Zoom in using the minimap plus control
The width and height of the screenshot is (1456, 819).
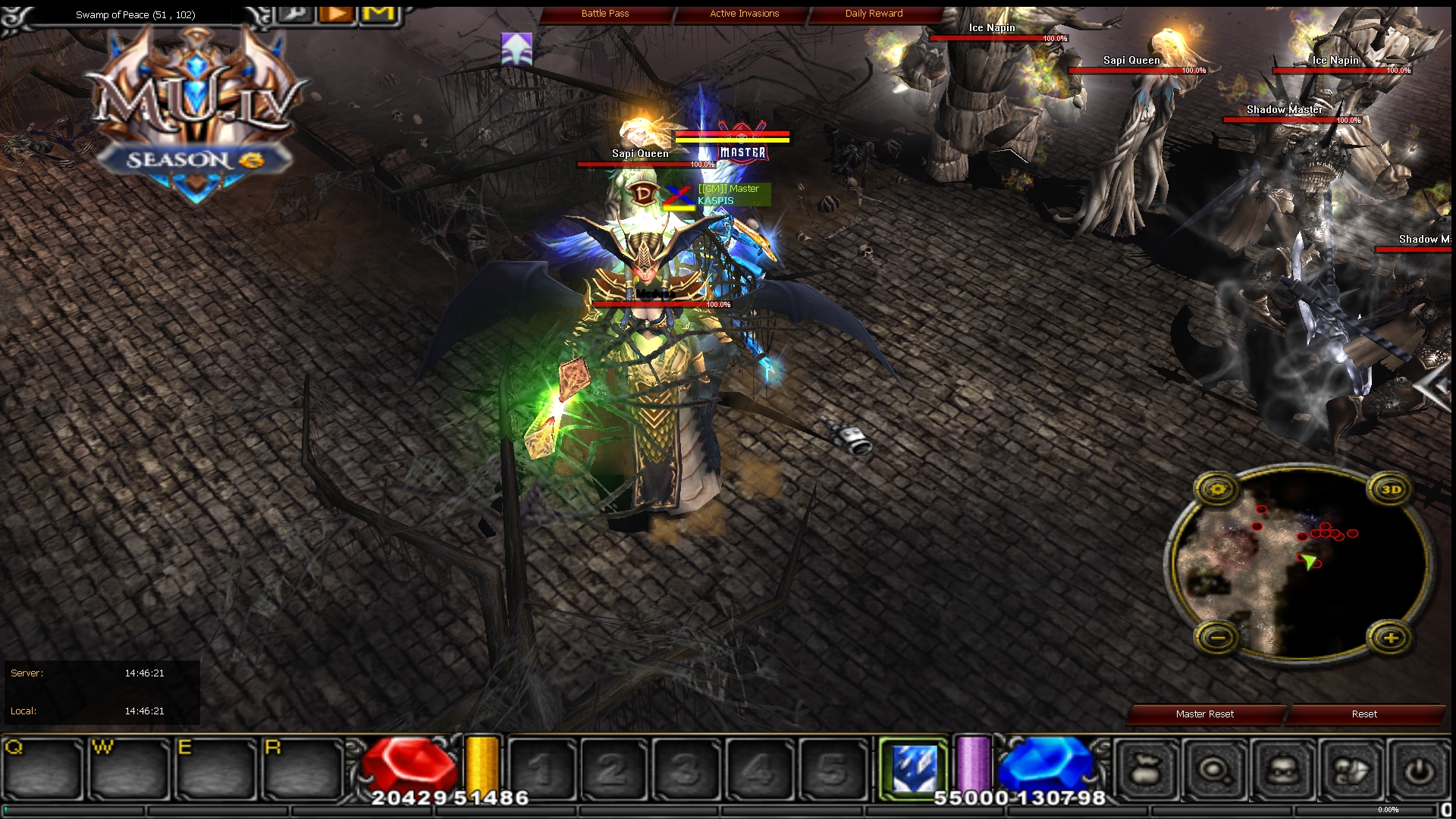click(x=1392, y=639)
